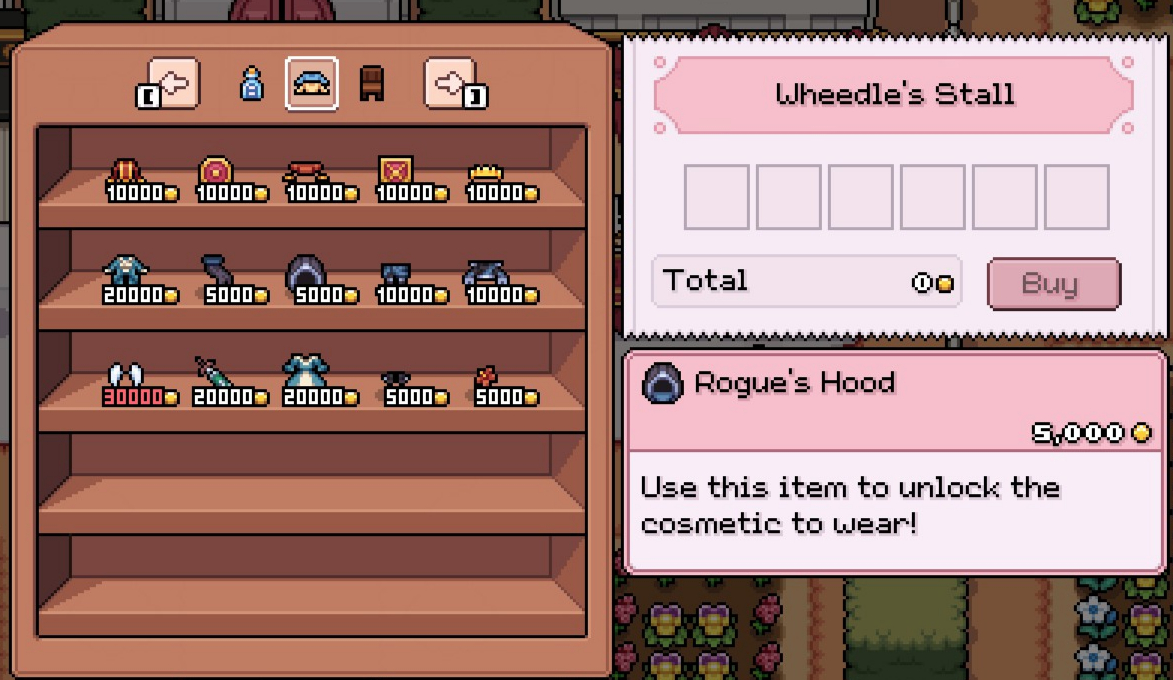Choose the white wings priced 30000
Screen dimensions: 1173x680
126,376
